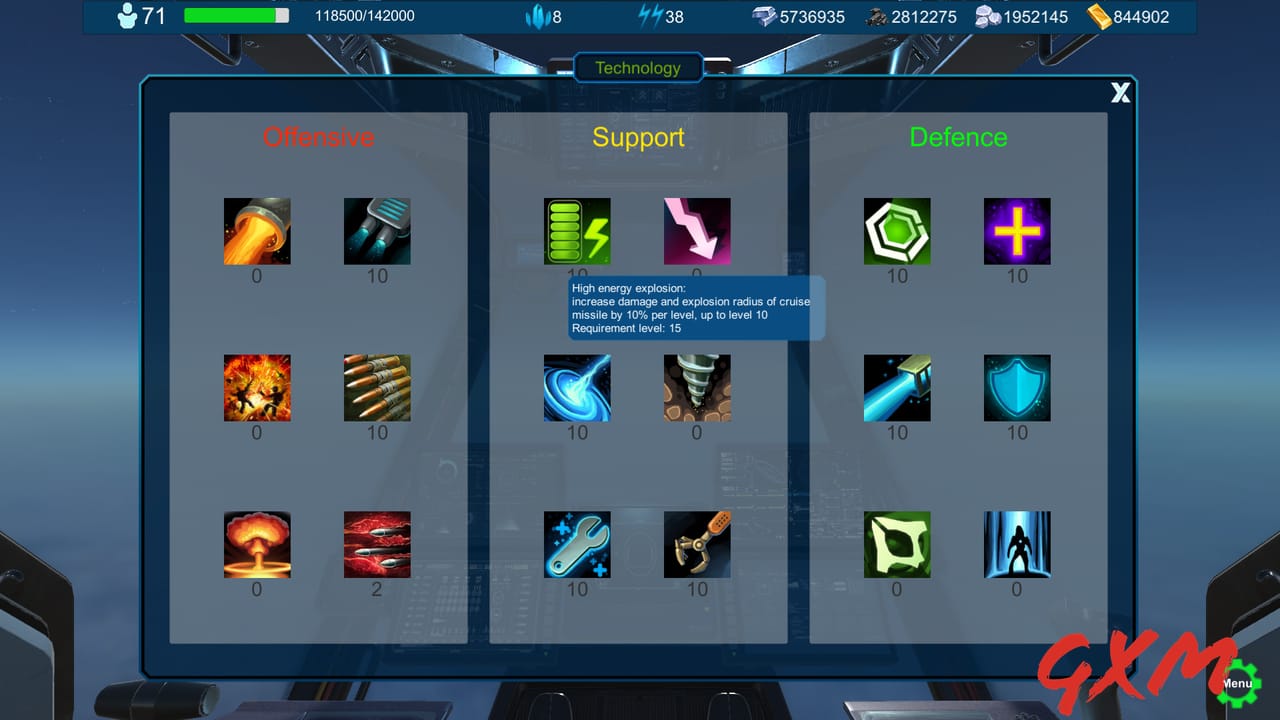Select the purple cross healing defence technology
The width and height of the screenshot is (1280, 720).
coord(1017,230)
